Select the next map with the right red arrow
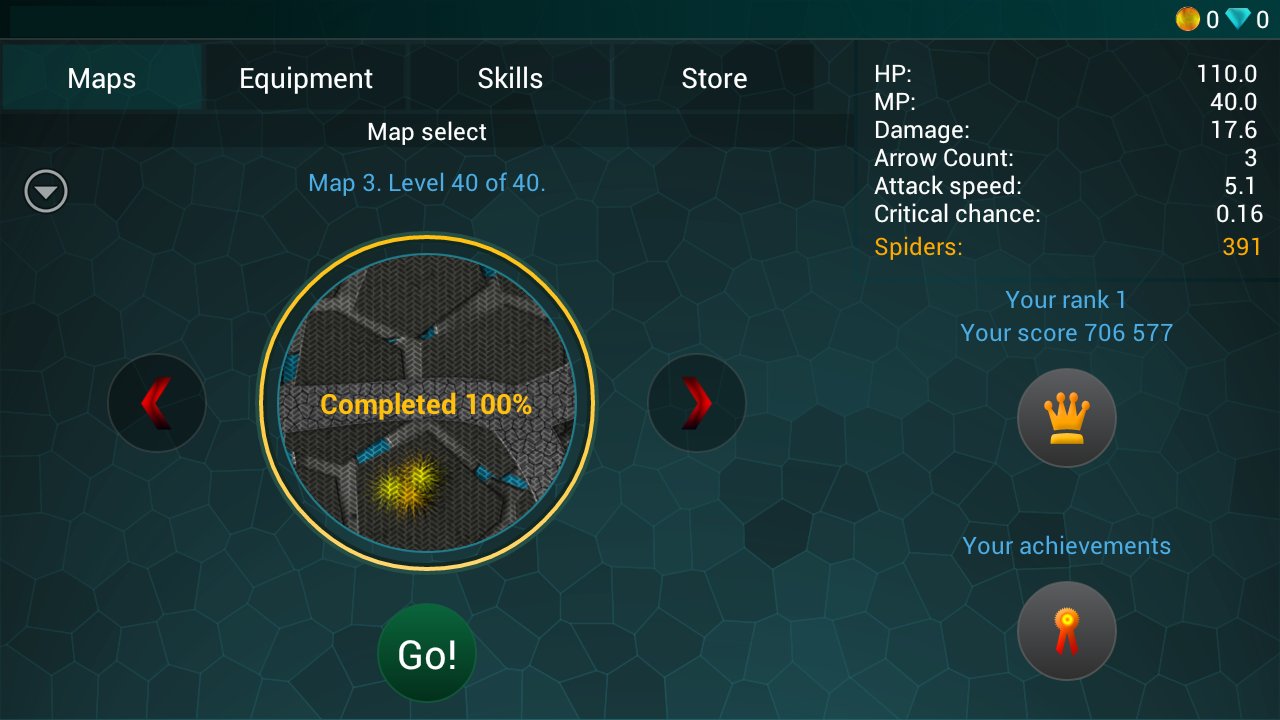This screenshot has height=720, width=1280. tap(697, 403)
